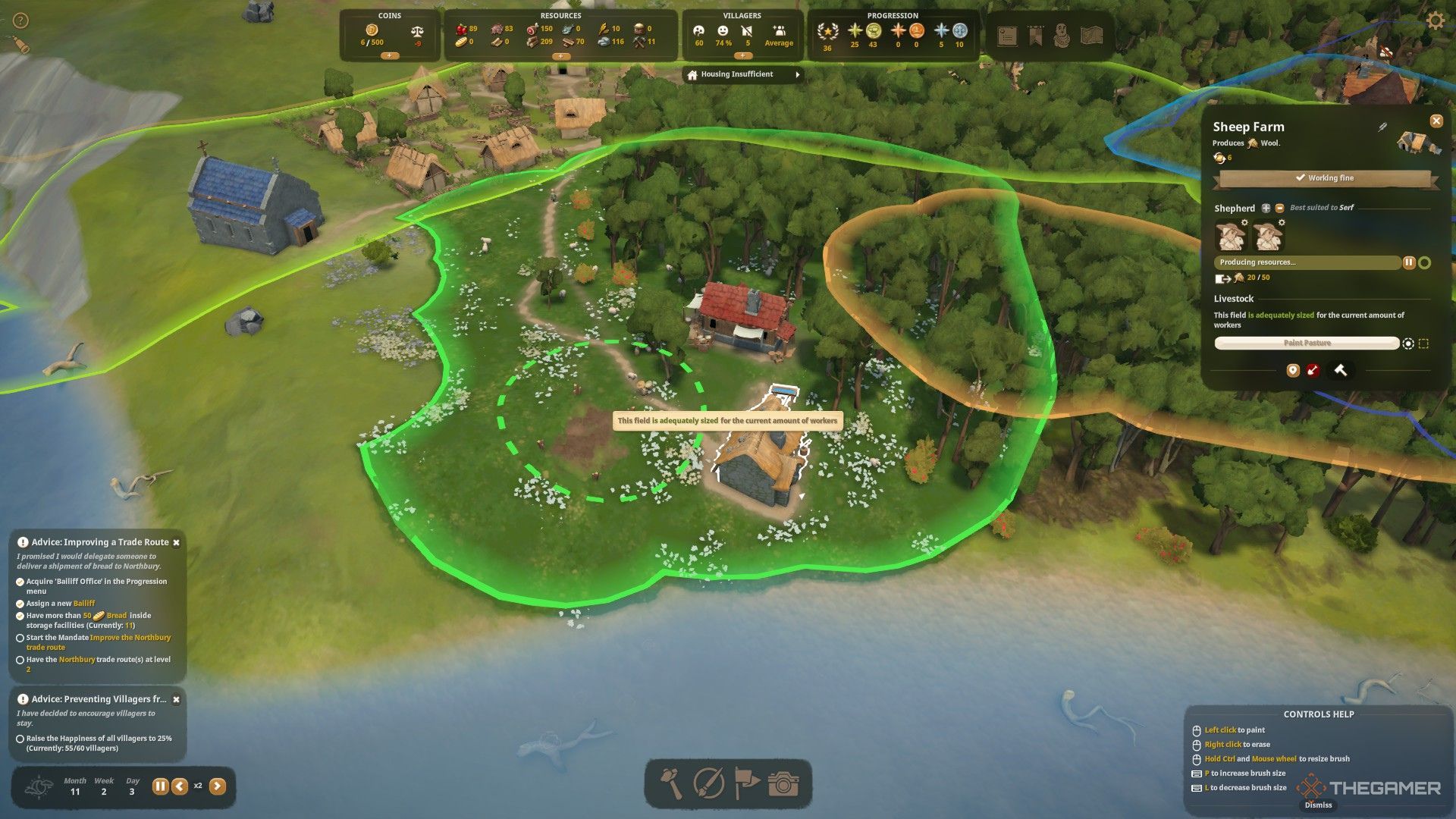Open the Housing Insufficient alert
This screenshot has height=819, width=1456.
[743, 74]
